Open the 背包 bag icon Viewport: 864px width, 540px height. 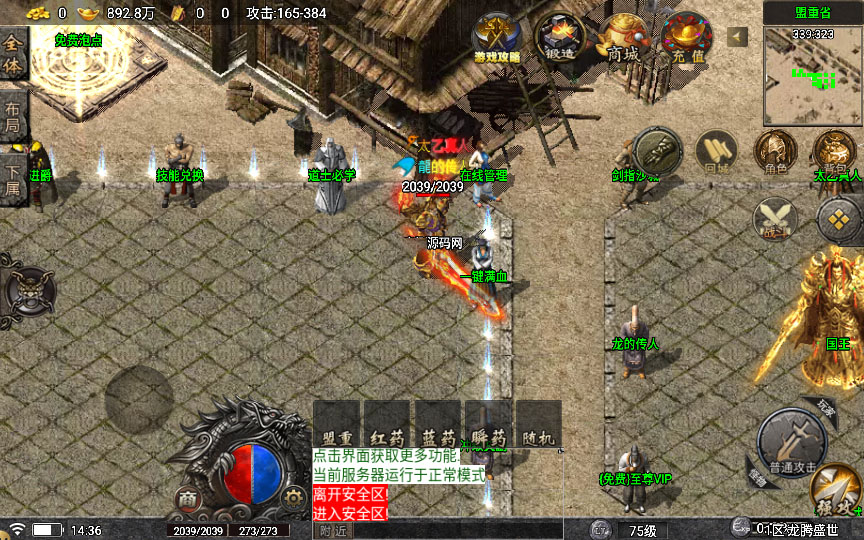click(x=835, y=152)
